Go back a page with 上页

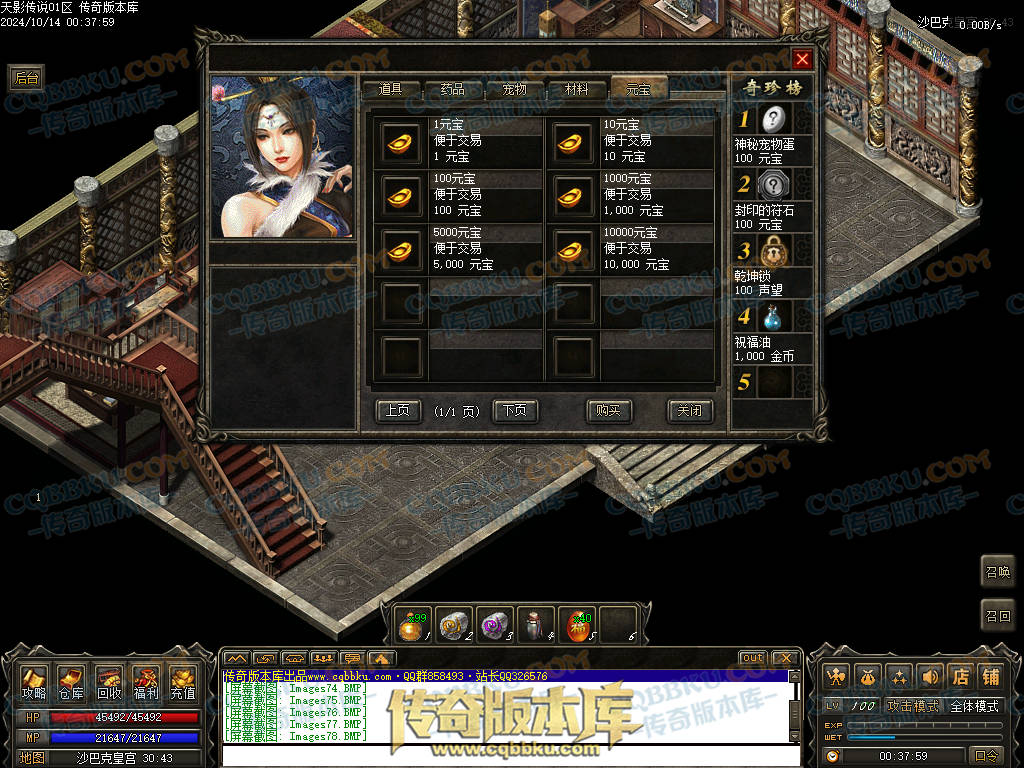click(397, 410)
